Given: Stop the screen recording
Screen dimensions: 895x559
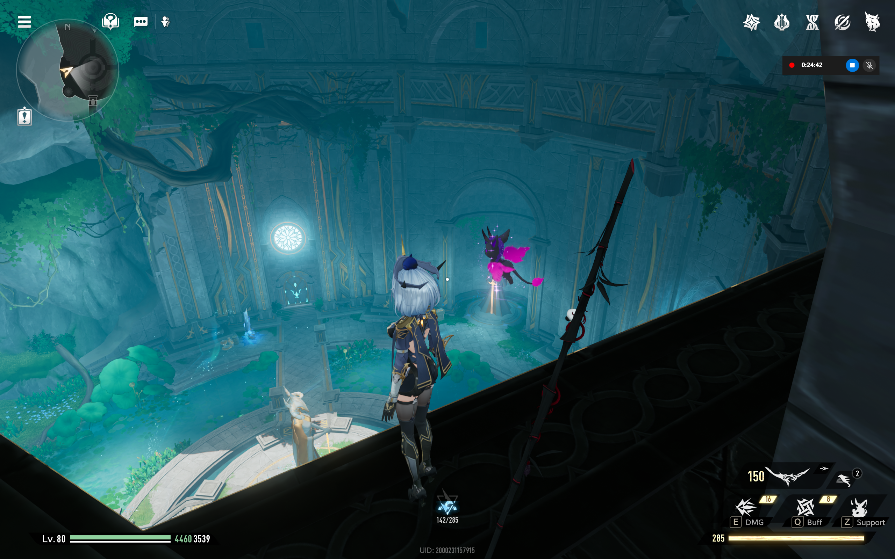Looking at the screenshot, I should 852,65.
